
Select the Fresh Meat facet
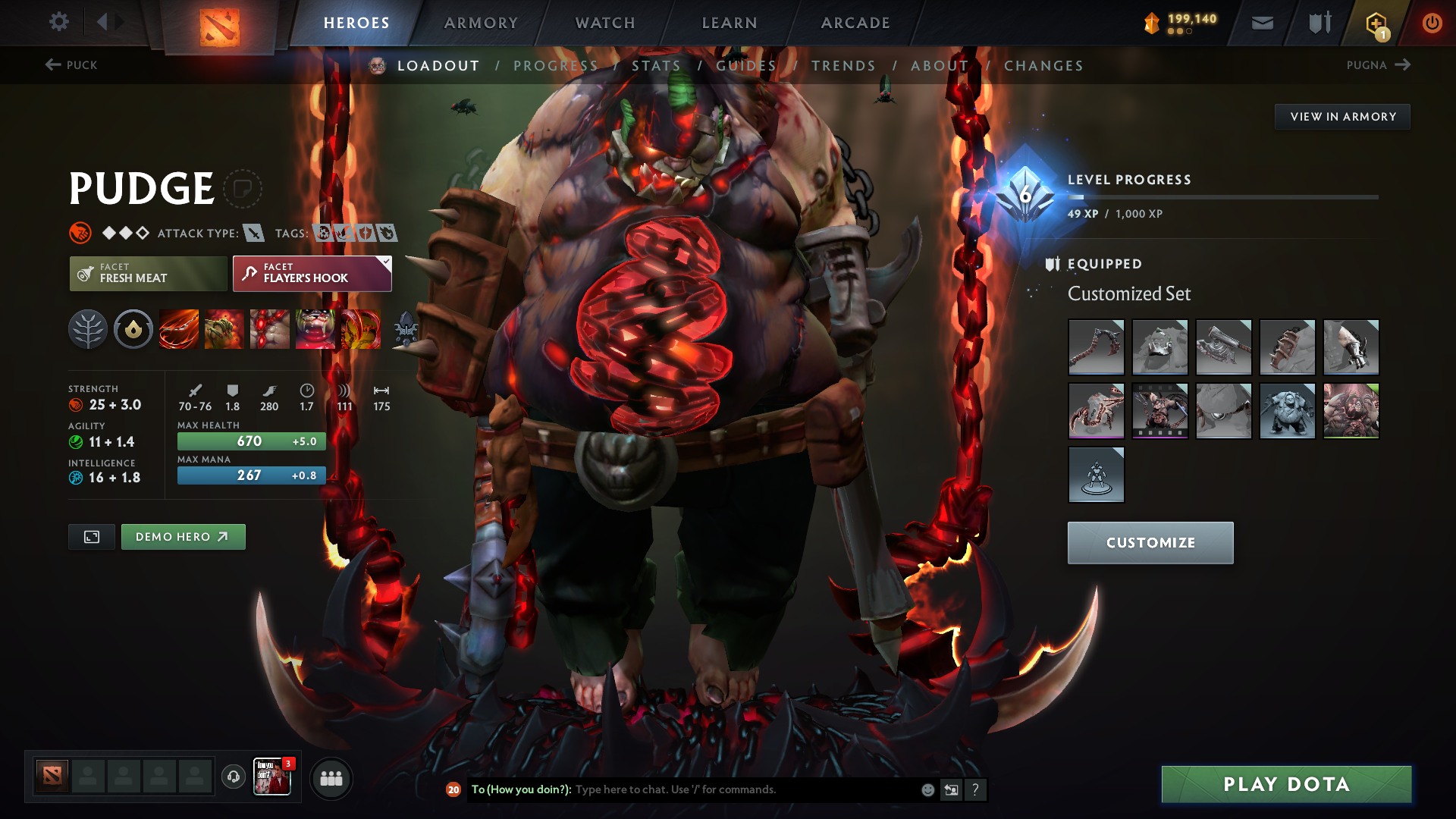coord(148,273)
